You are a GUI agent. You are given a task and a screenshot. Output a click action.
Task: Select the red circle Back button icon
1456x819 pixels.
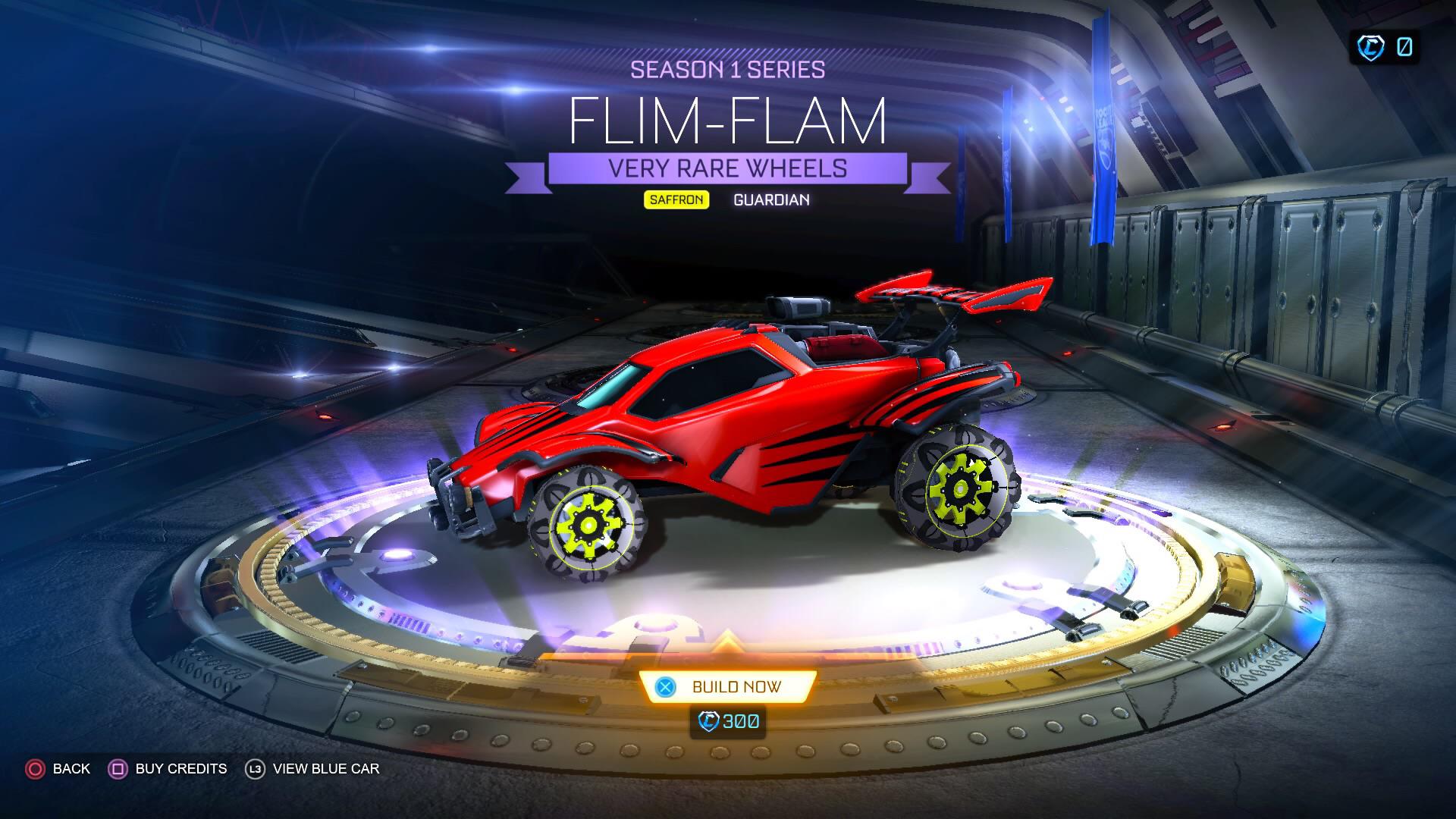click(34, 768)
